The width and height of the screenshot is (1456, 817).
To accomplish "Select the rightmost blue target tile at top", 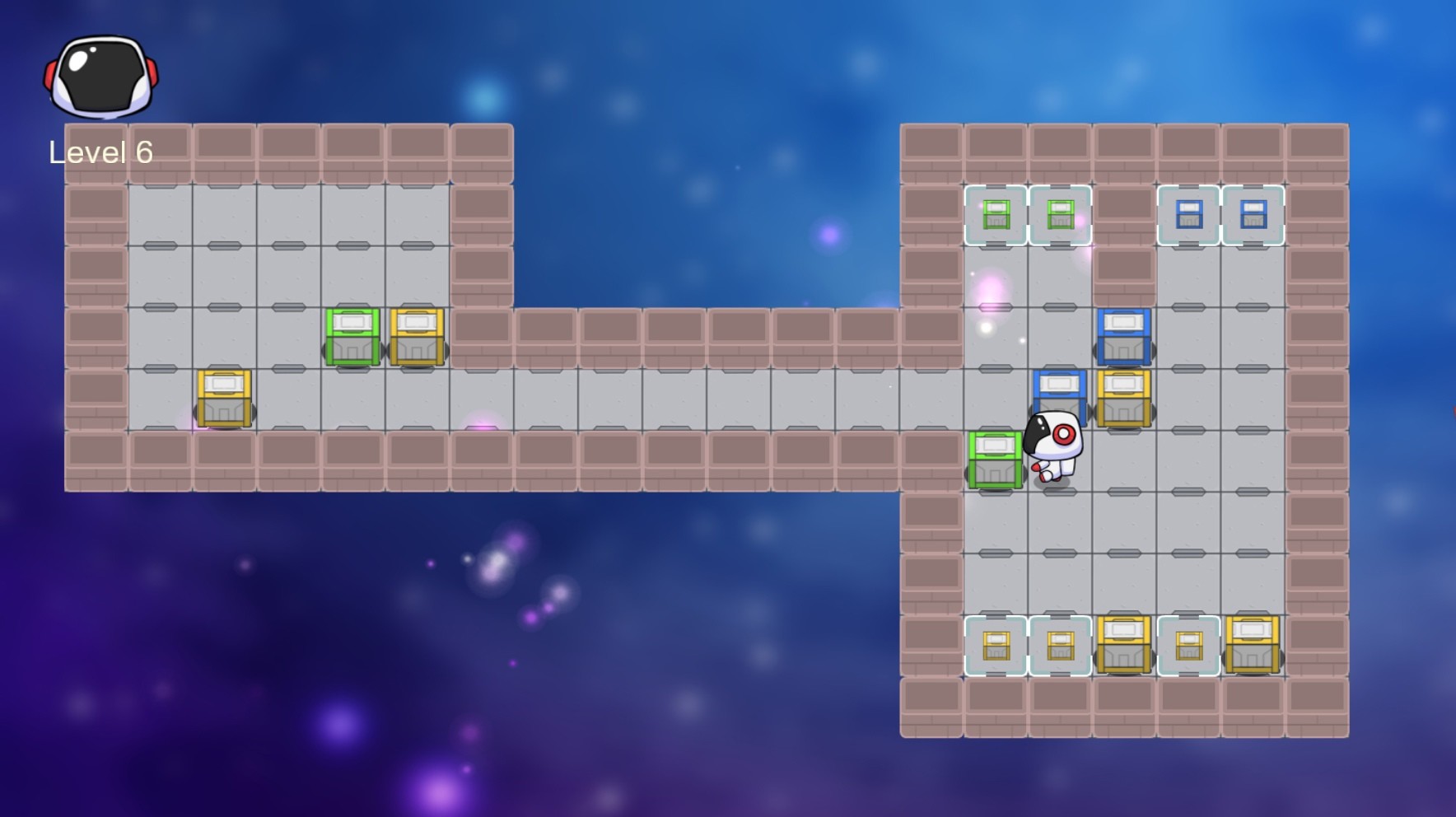I will [x=1252, y=216].
